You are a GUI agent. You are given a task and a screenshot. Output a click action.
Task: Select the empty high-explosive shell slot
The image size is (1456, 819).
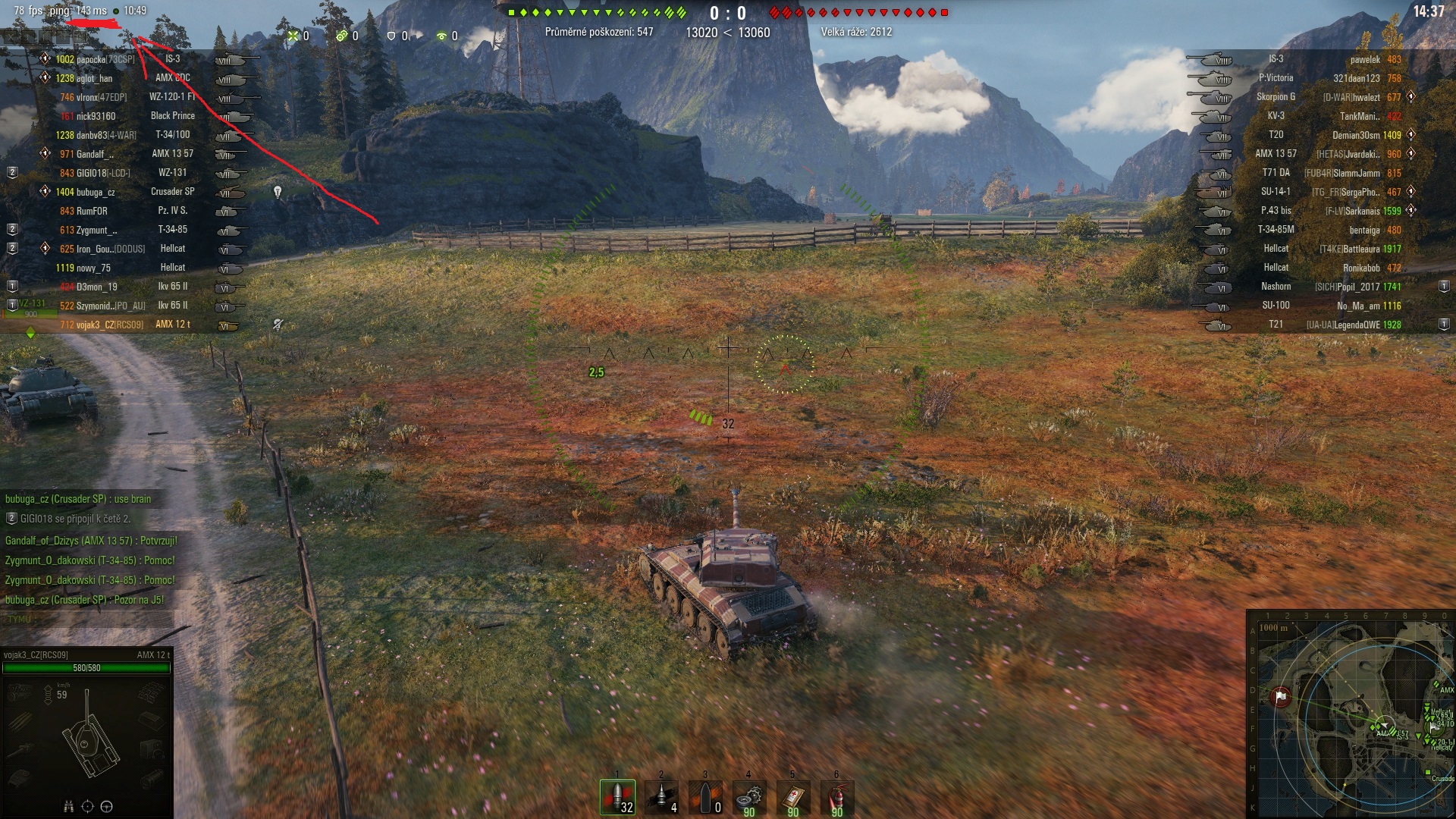[x=705, y=797]
